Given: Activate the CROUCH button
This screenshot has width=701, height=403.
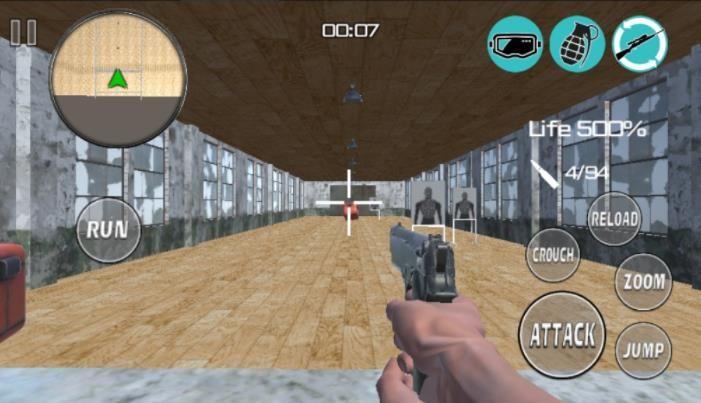Looking at the screenshot, I should click(x=553, y=255).
